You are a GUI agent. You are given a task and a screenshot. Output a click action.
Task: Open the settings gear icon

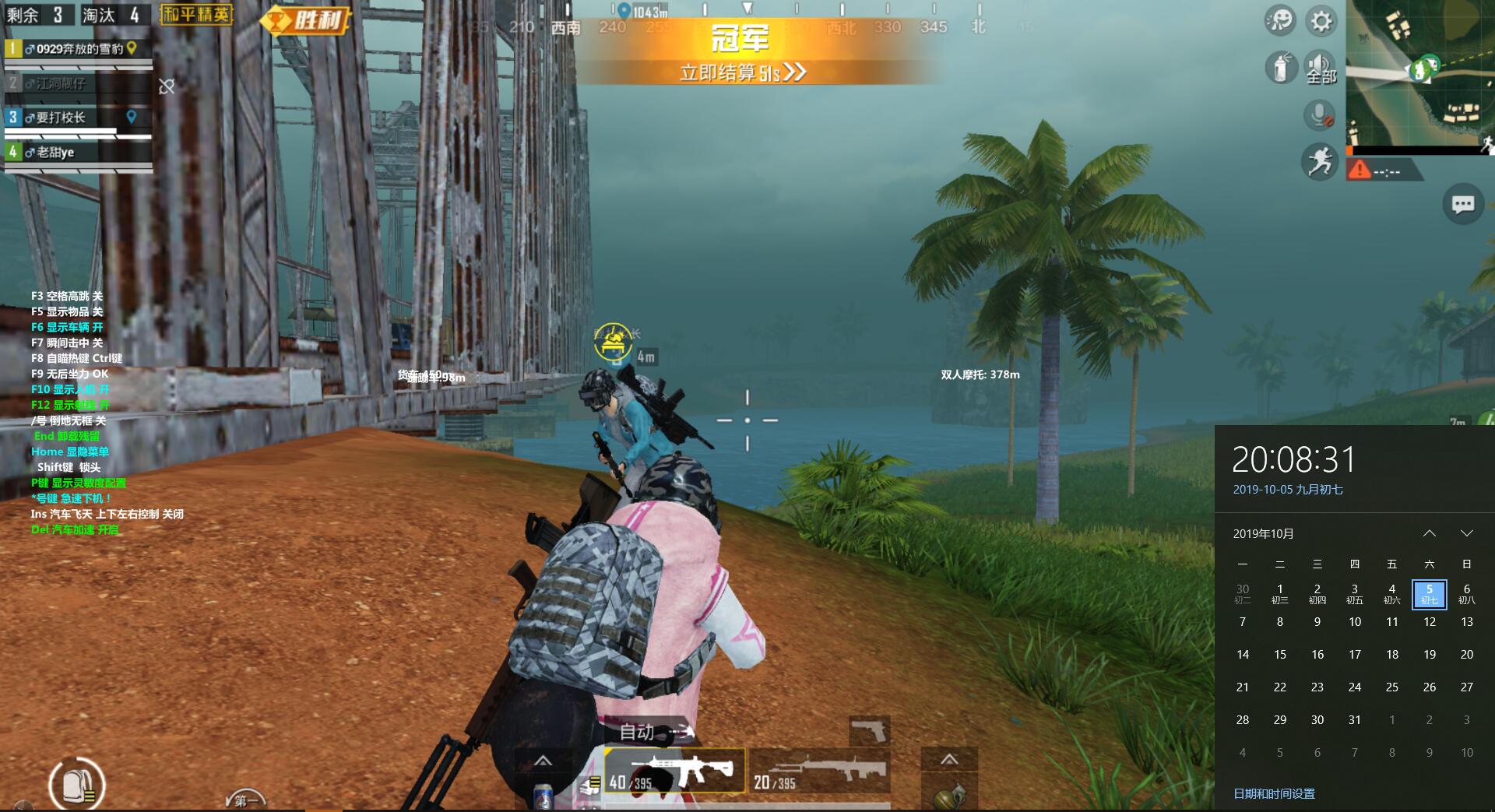(1321, 21)
